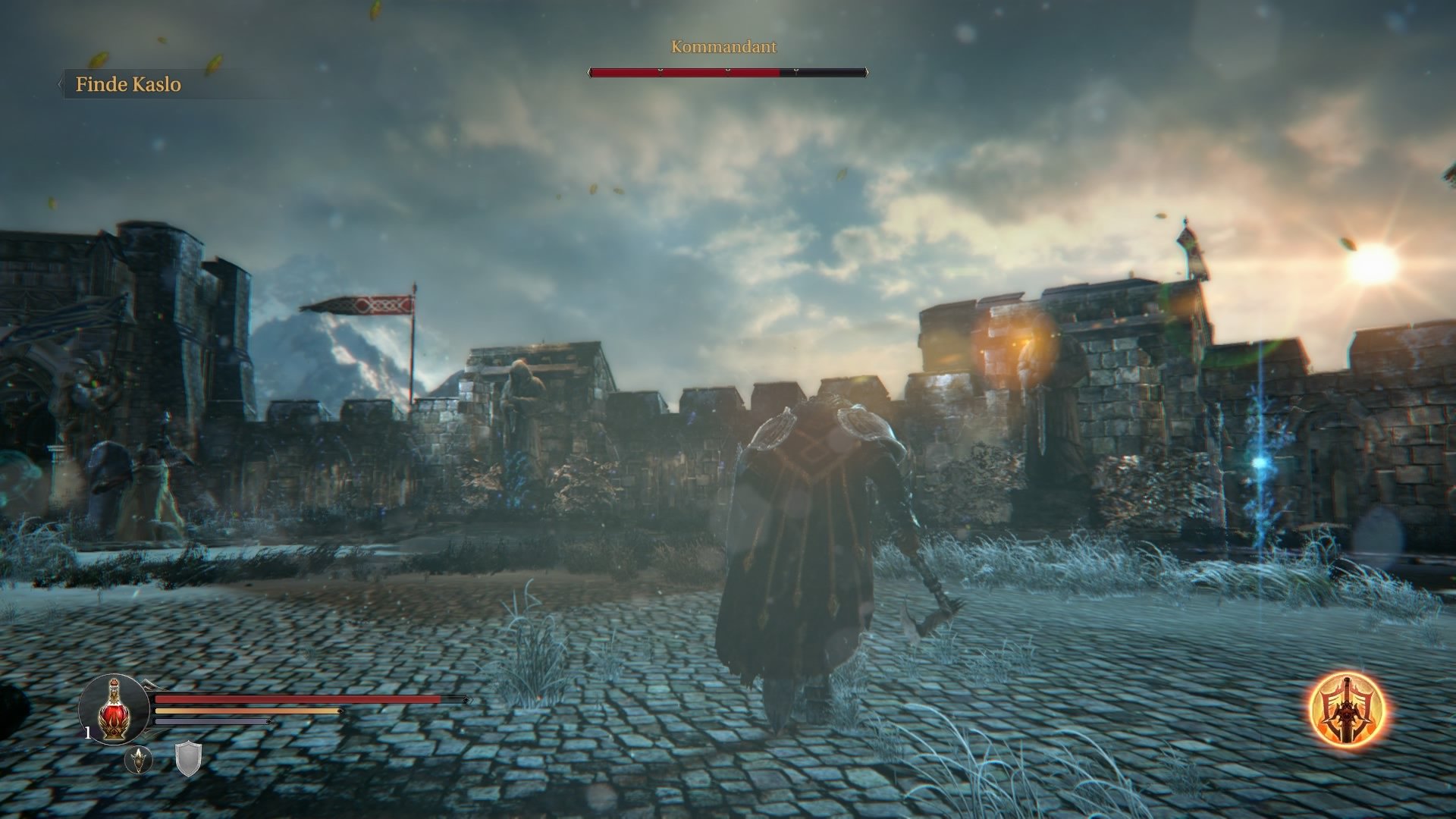Image resolution: width=1456 pixels, height=819 pixels.
Task: Click the left arrow tip of the Kommandant bar
Action: [589, 73]
